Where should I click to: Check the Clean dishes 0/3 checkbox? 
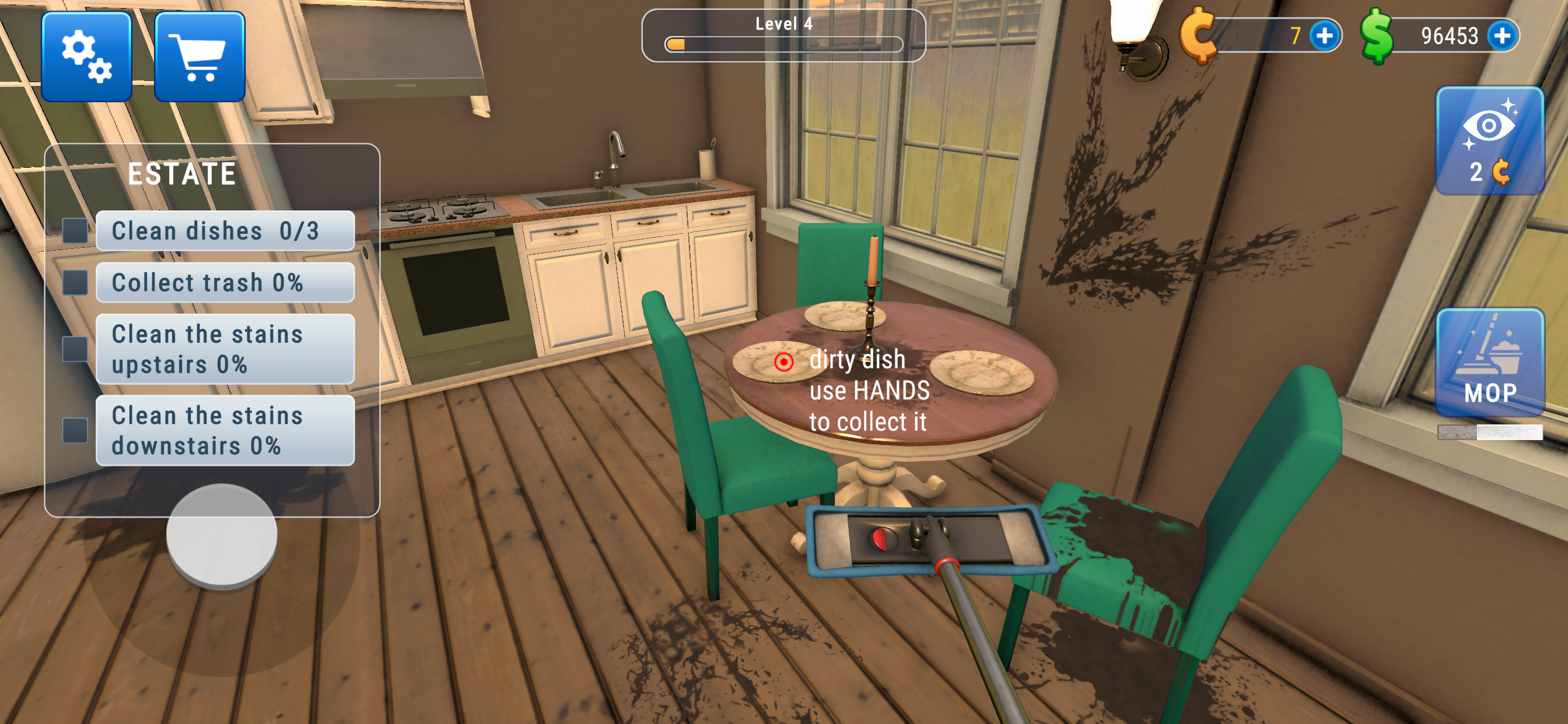[74, 231]
